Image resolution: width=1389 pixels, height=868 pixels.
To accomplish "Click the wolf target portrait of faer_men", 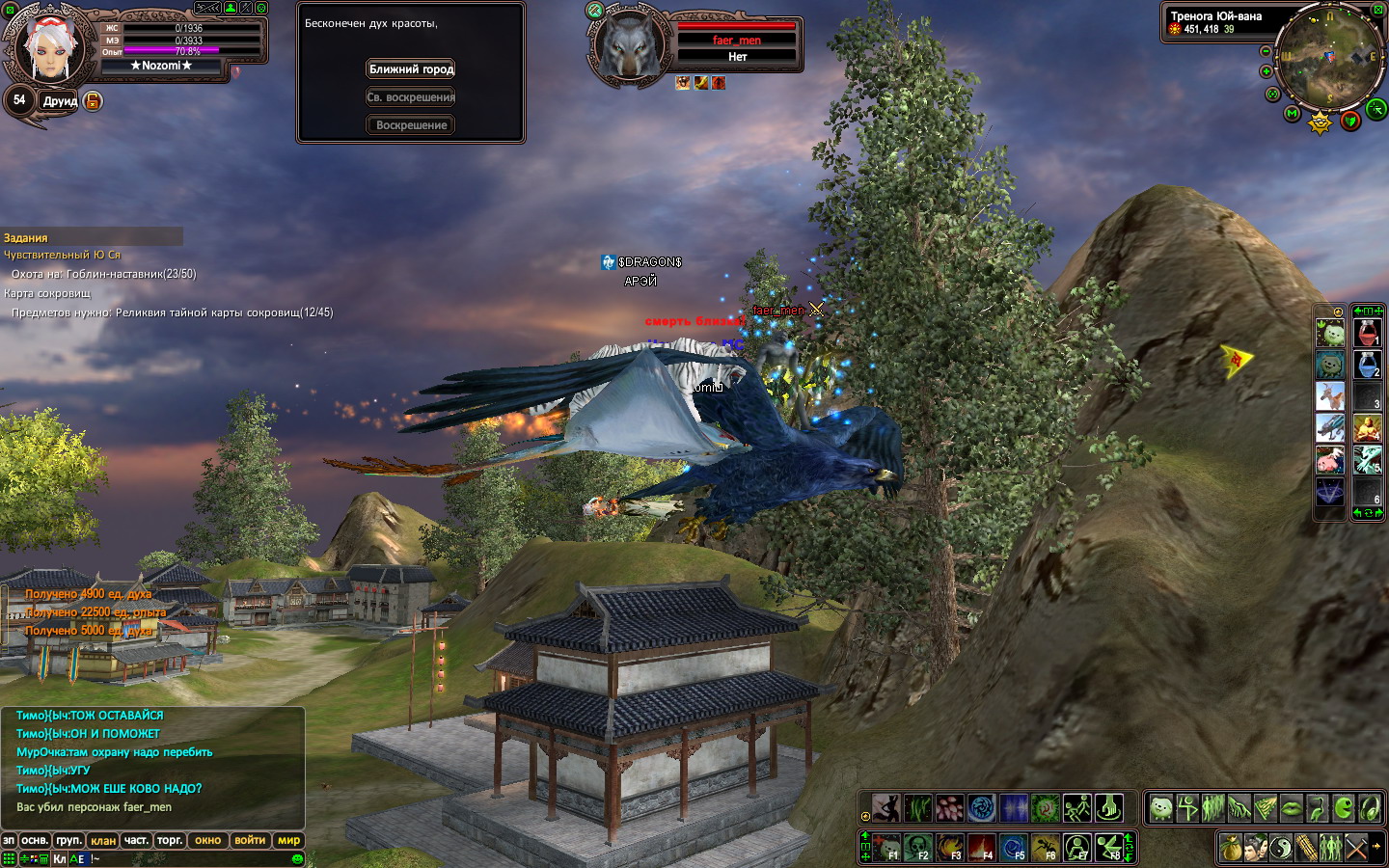I will pos(629,45).
